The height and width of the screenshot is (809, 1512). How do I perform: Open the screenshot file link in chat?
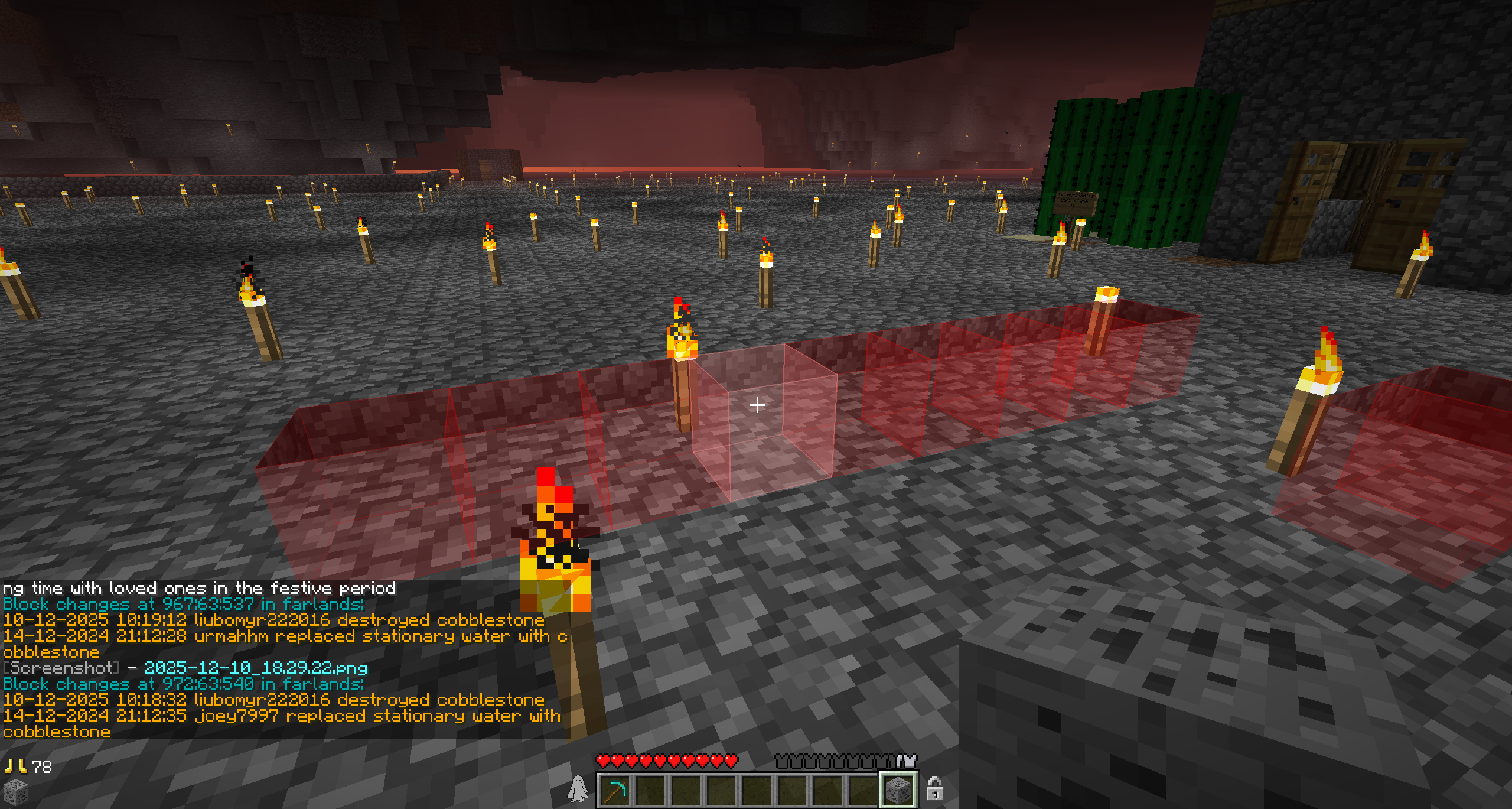click(x=256, y=668)
